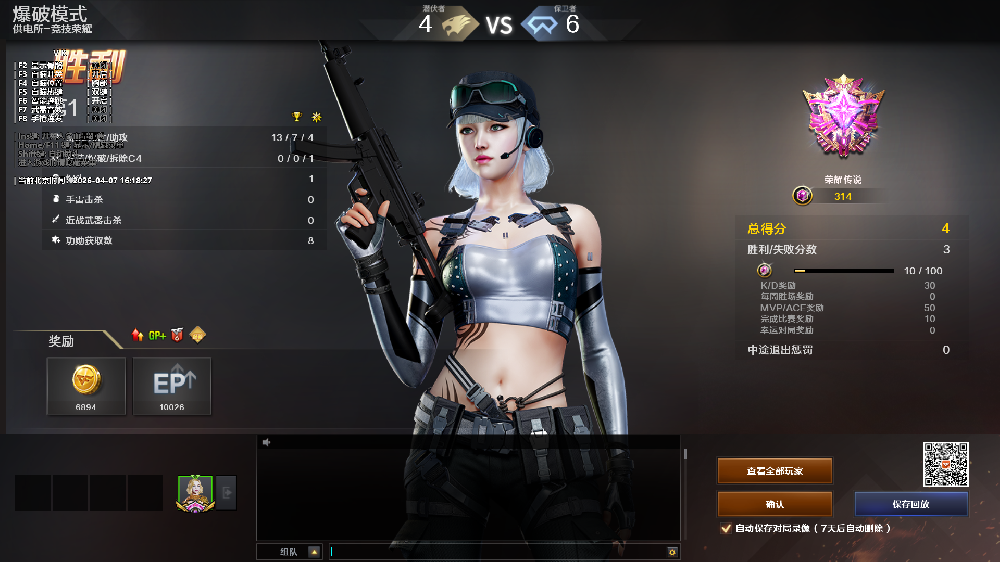Click the red medal bonus icon
This screenshot has width=1000, height=562.
click(x=178, y=335)
